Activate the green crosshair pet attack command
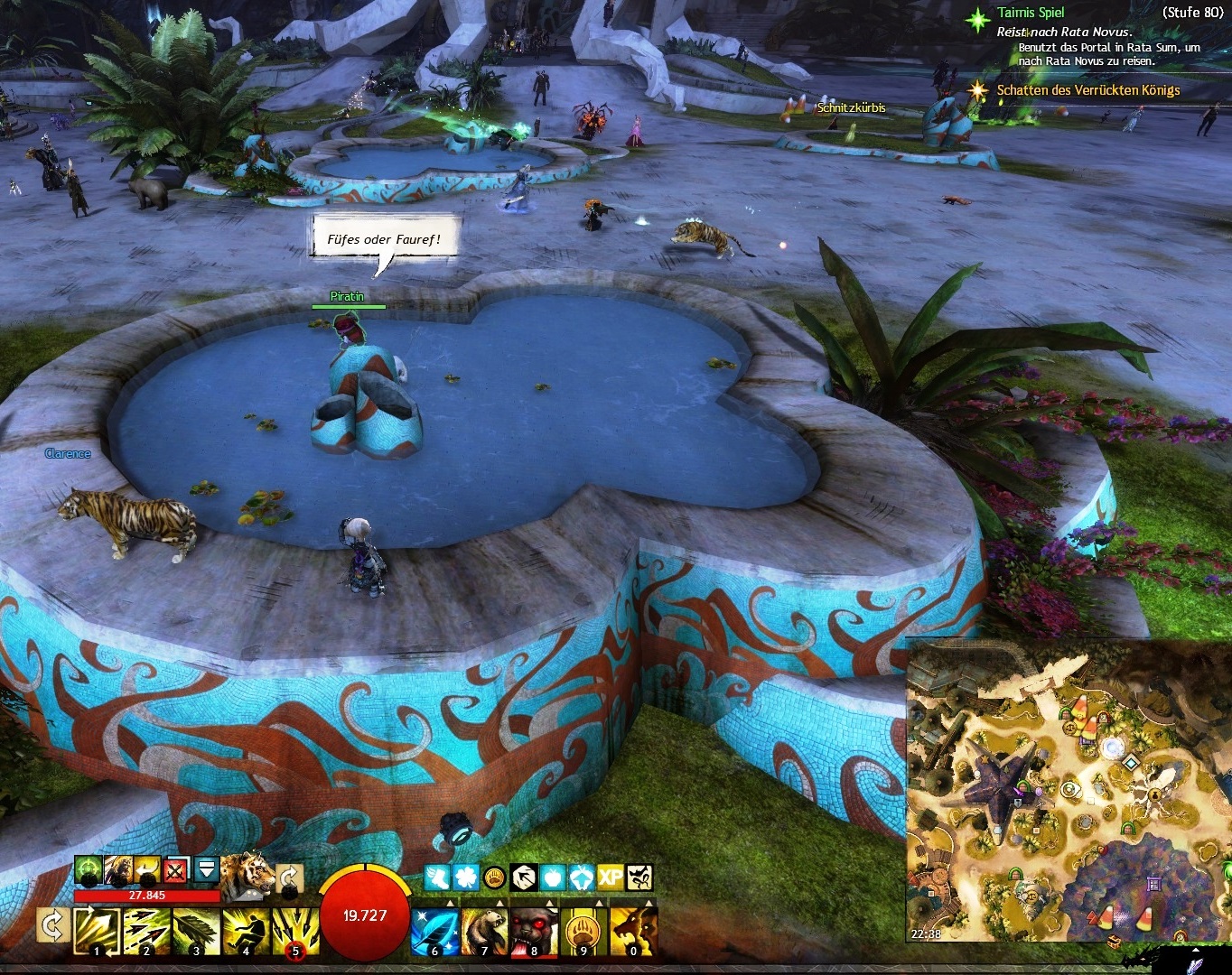Viewport: 1232px width, 975px height. pos(88,870)
